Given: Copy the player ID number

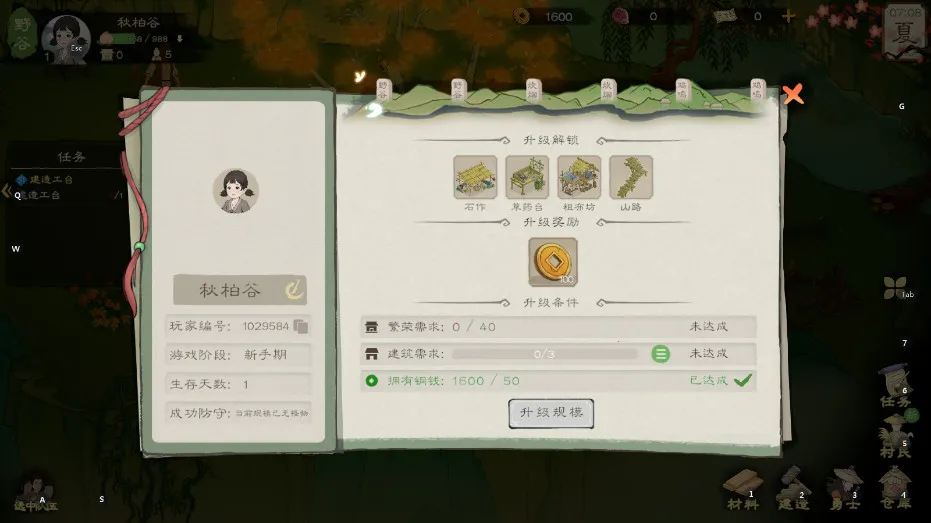Looking at the screenshot, I should [301, 327].
